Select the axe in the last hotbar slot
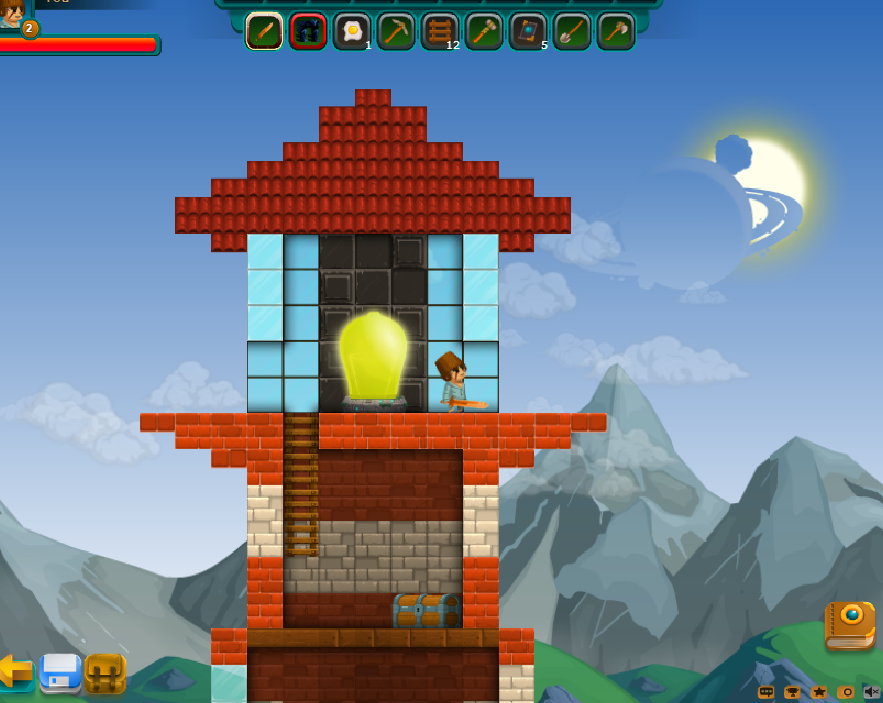Image resolution: width=883 pixels, height=703 pixels. point(616,31)
